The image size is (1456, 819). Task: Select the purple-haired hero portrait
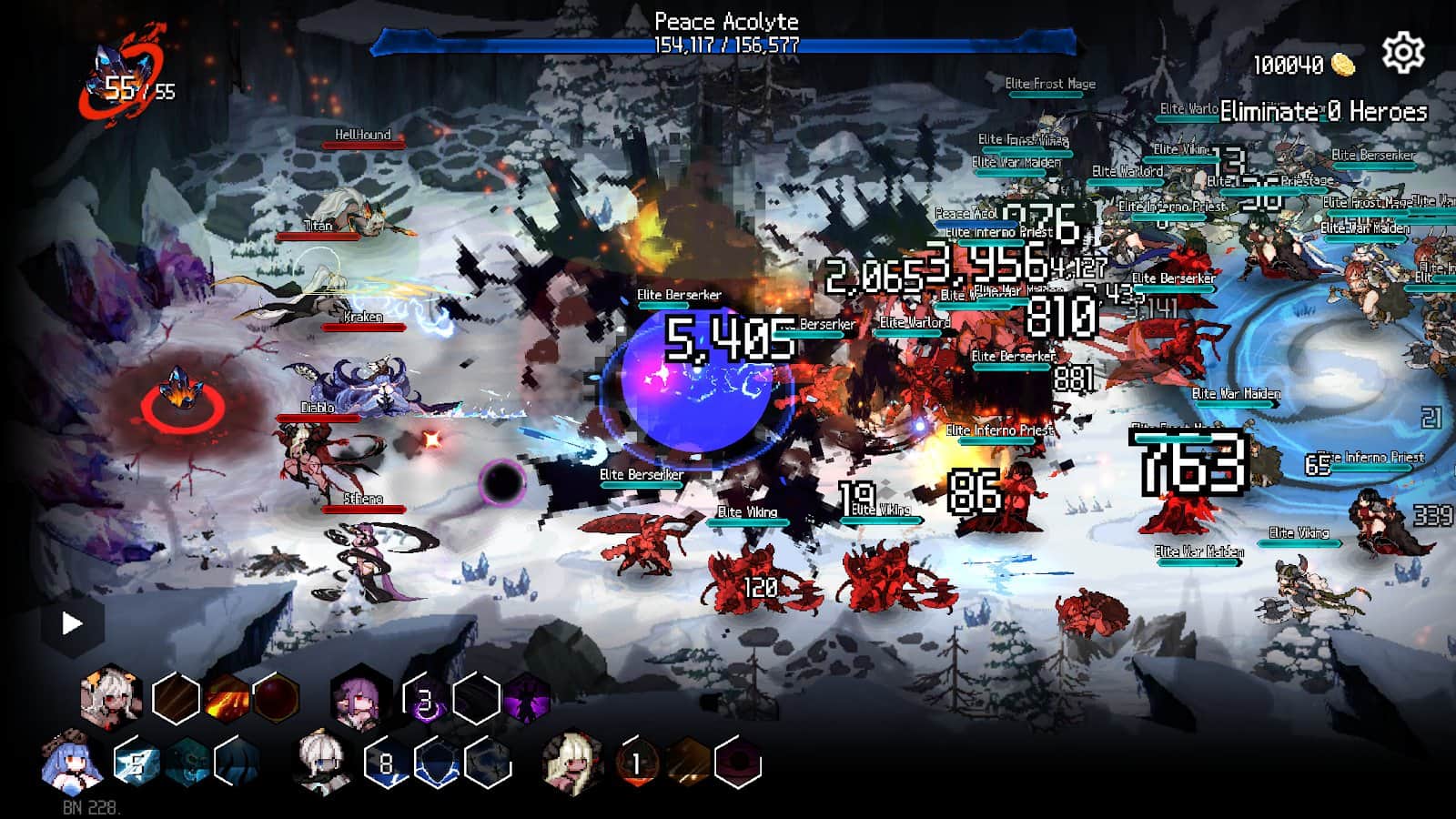pos(359,699)
